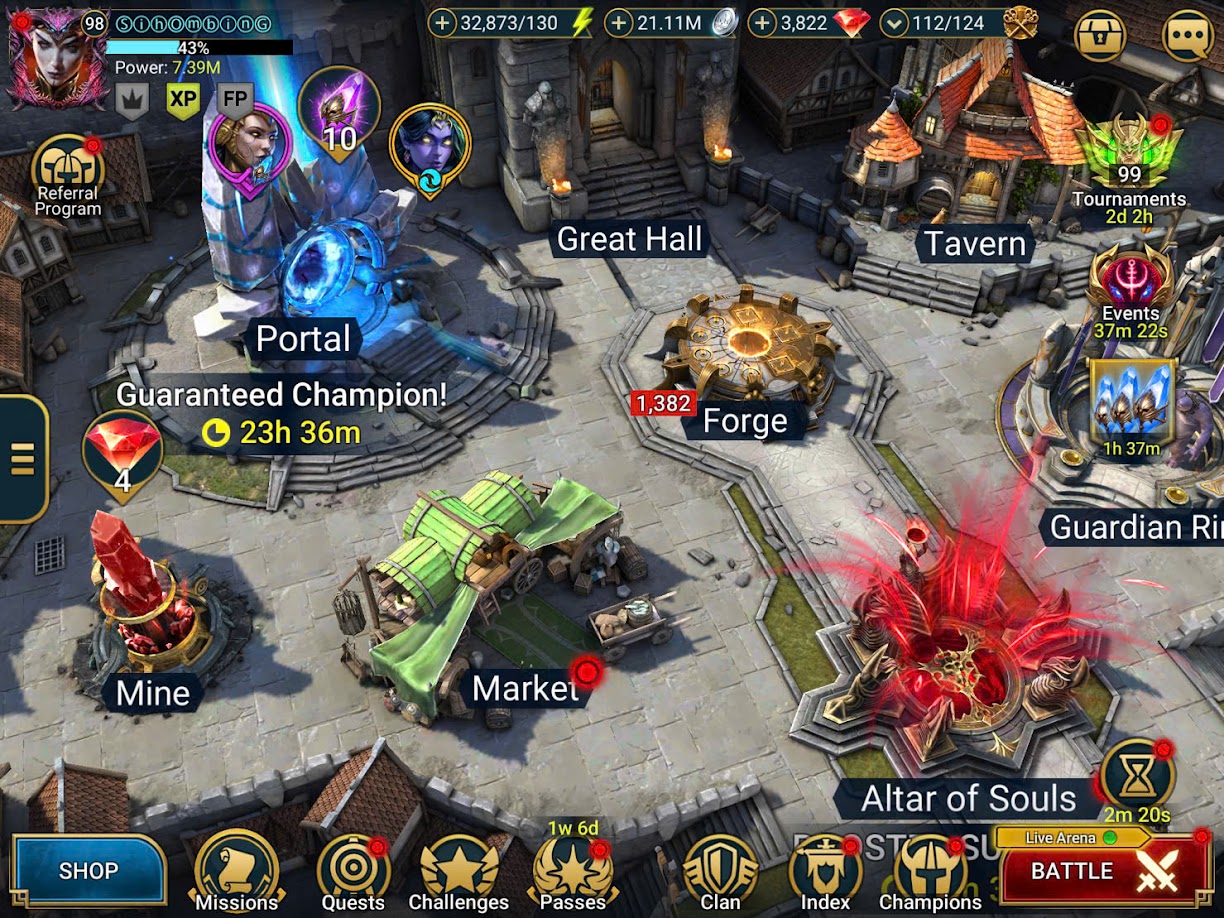Open Tournaments from the side panel
The height and width of the screenshot is (918, 1224).
1129,160
